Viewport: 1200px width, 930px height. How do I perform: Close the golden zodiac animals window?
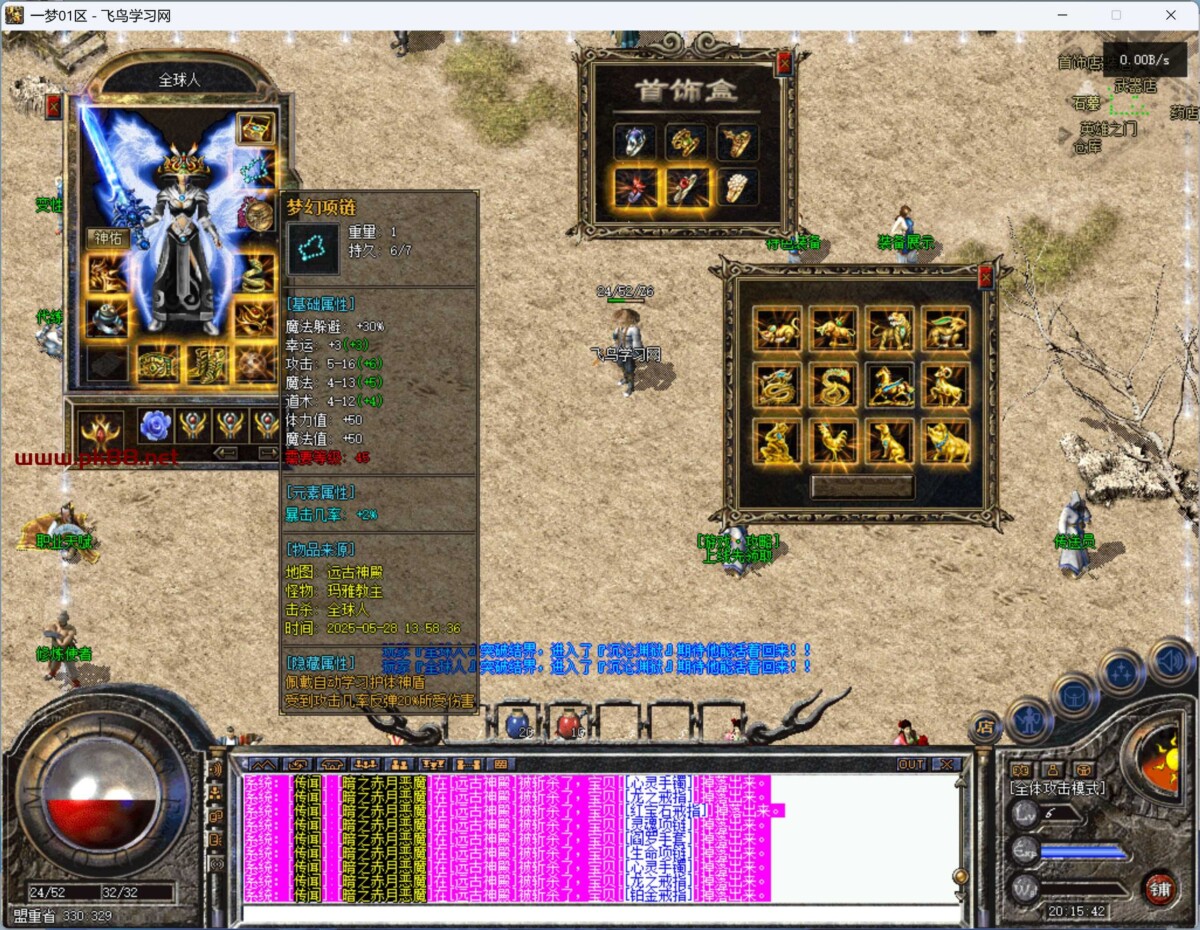coord(985,277)
